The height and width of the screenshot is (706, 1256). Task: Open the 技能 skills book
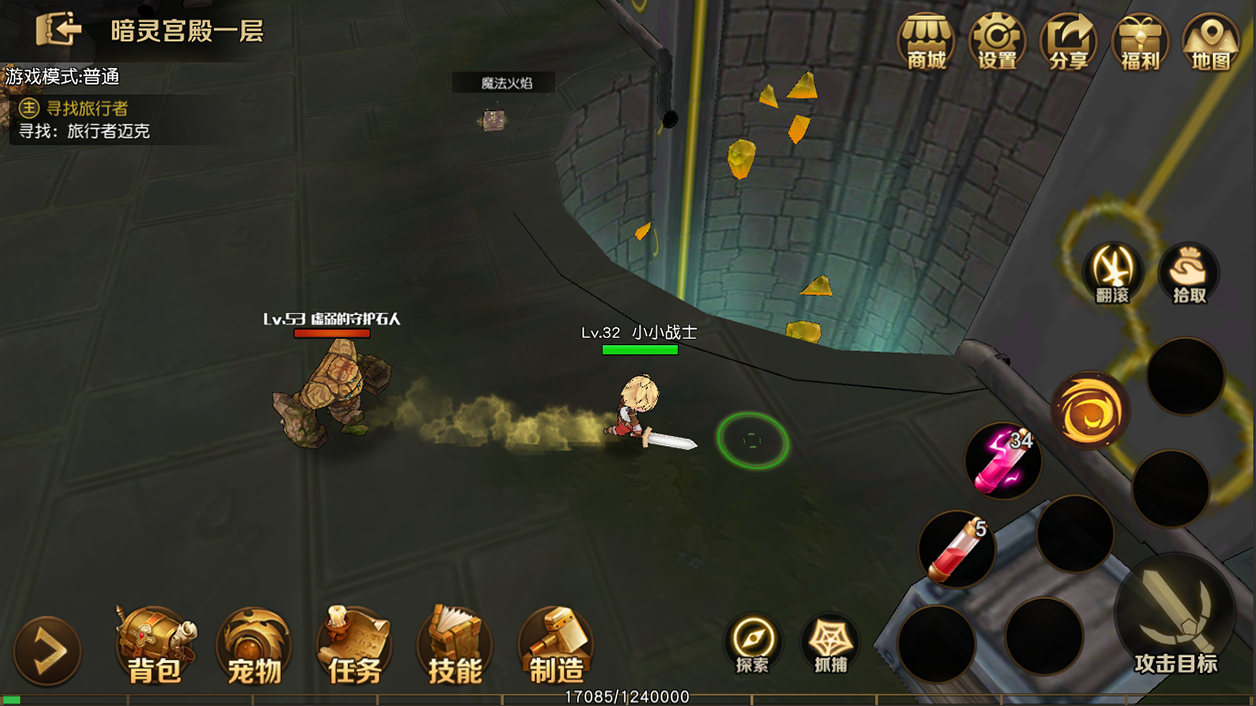click(x=455, y=646)
